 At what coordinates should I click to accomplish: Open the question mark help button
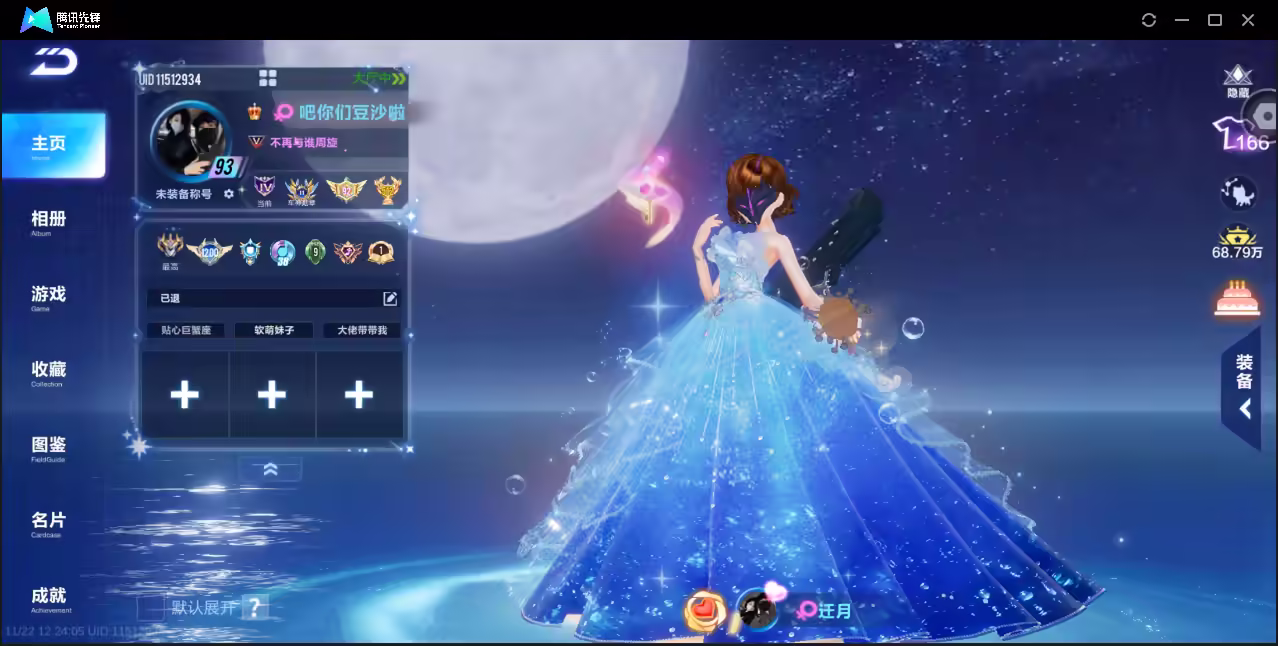coord(255,607)
